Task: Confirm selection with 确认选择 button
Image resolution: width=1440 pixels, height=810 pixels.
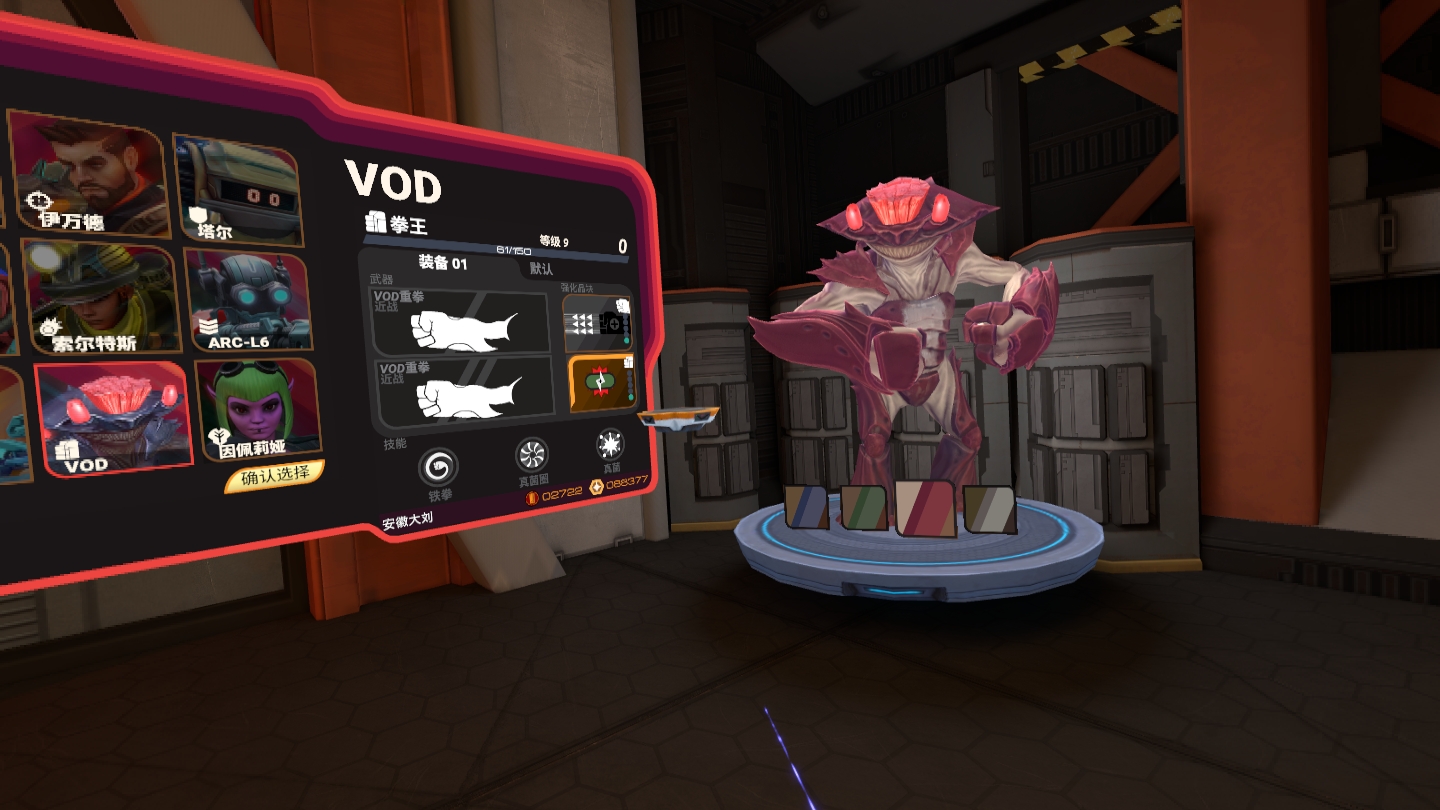Action: [274, 476]
